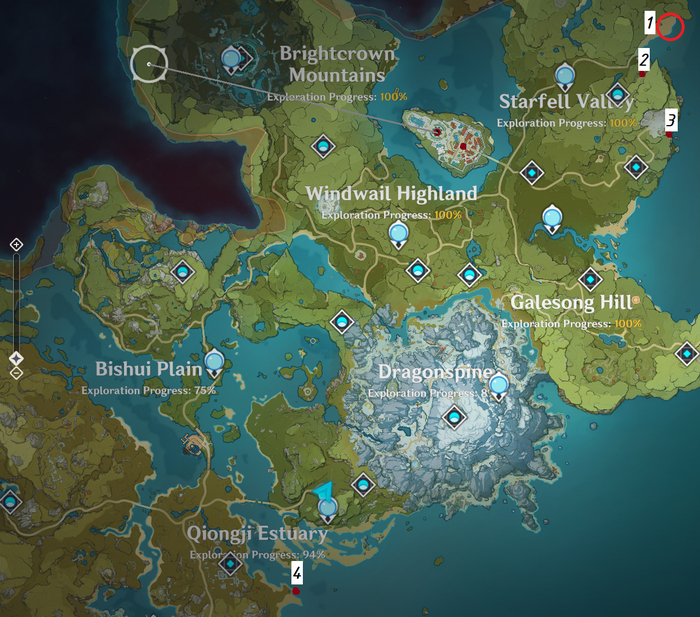Grab the zoom slider's star handle

pyautogui.click(x=16, y=358)
